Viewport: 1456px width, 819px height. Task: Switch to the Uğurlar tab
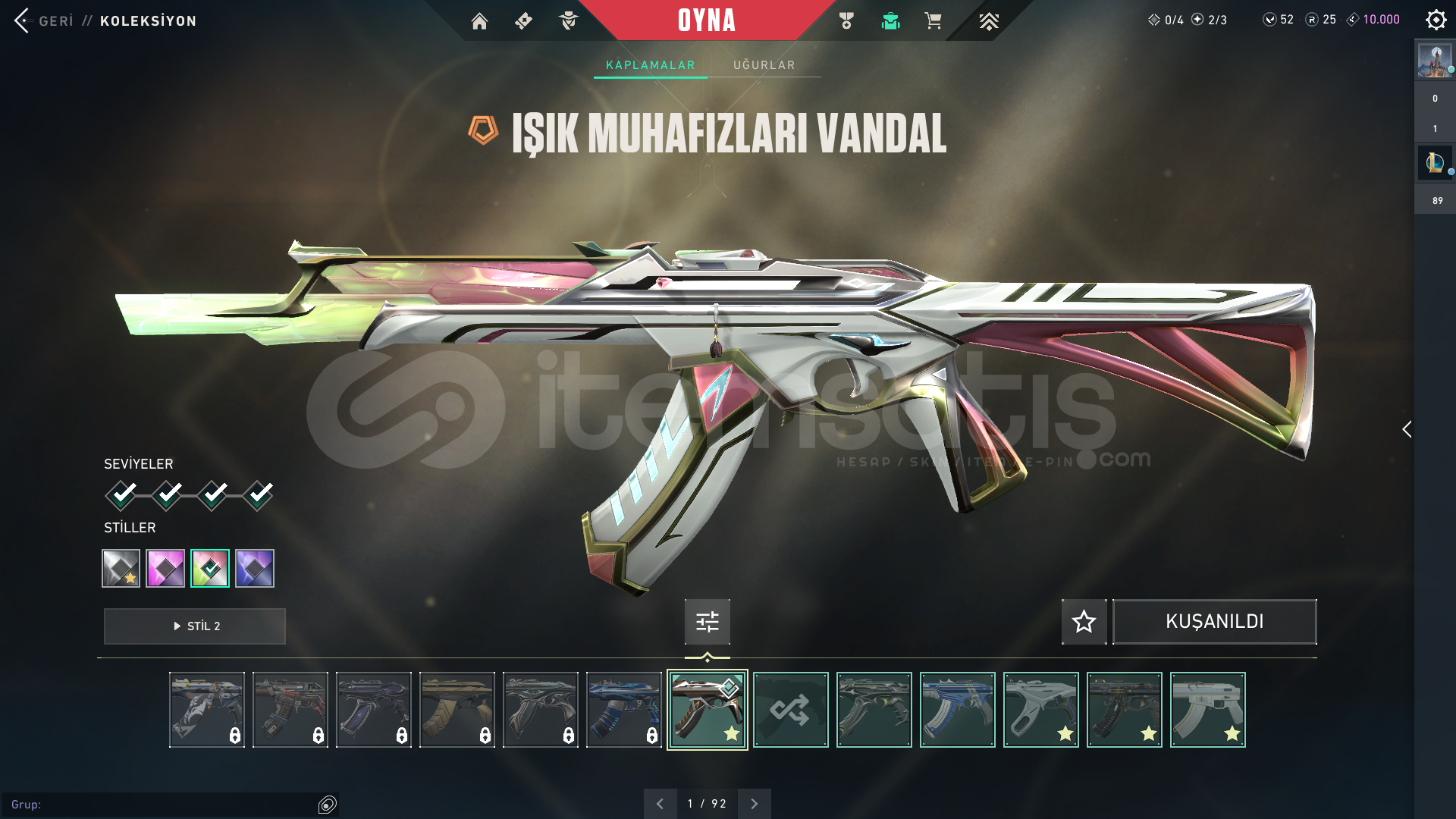coord(764,65)
